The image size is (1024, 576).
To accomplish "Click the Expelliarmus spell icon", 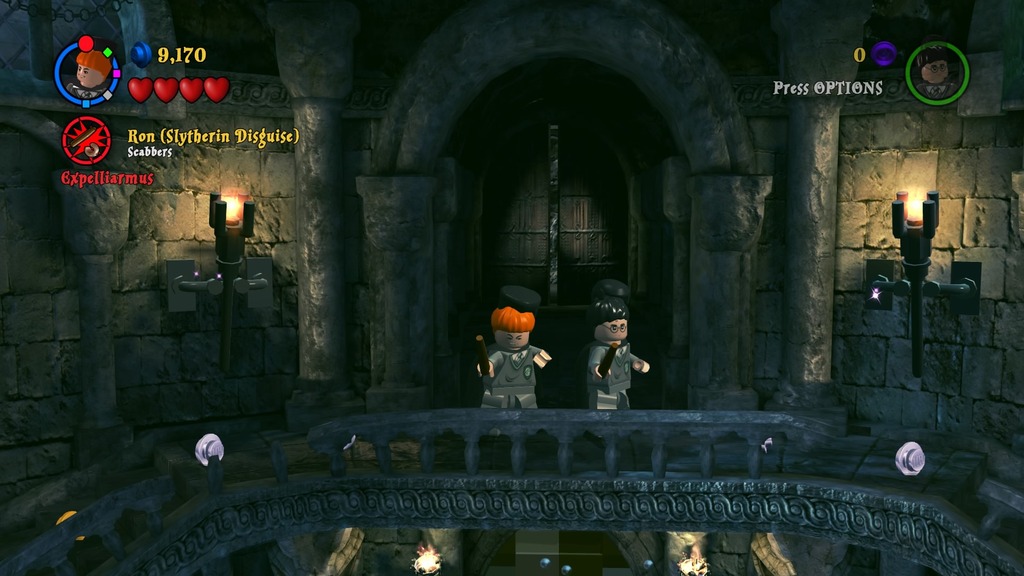I will pos(86,140).
